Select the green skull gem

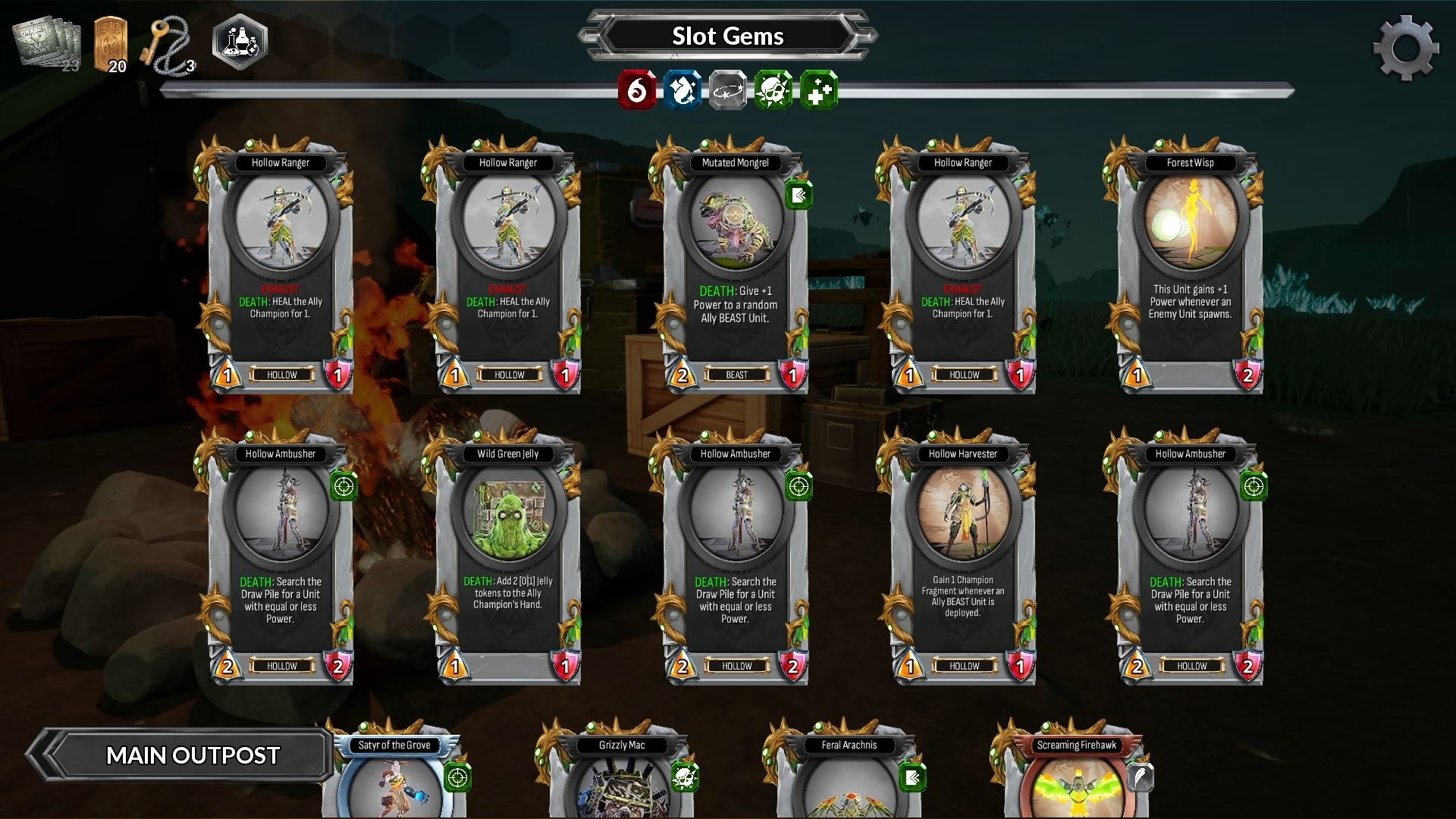774,91
